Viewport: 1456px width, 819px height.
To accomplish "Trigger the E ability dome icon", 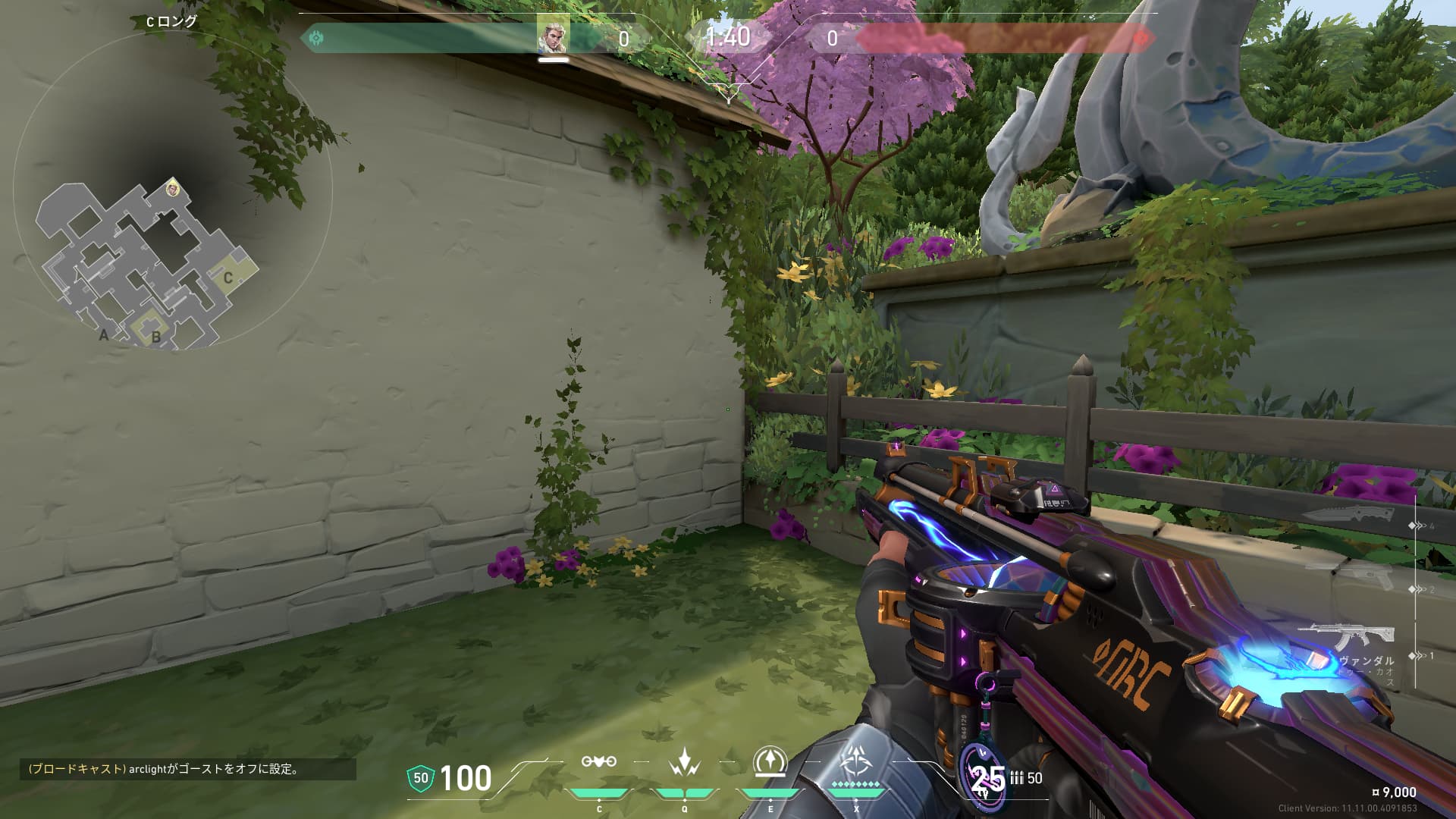I will pos(770,762).
